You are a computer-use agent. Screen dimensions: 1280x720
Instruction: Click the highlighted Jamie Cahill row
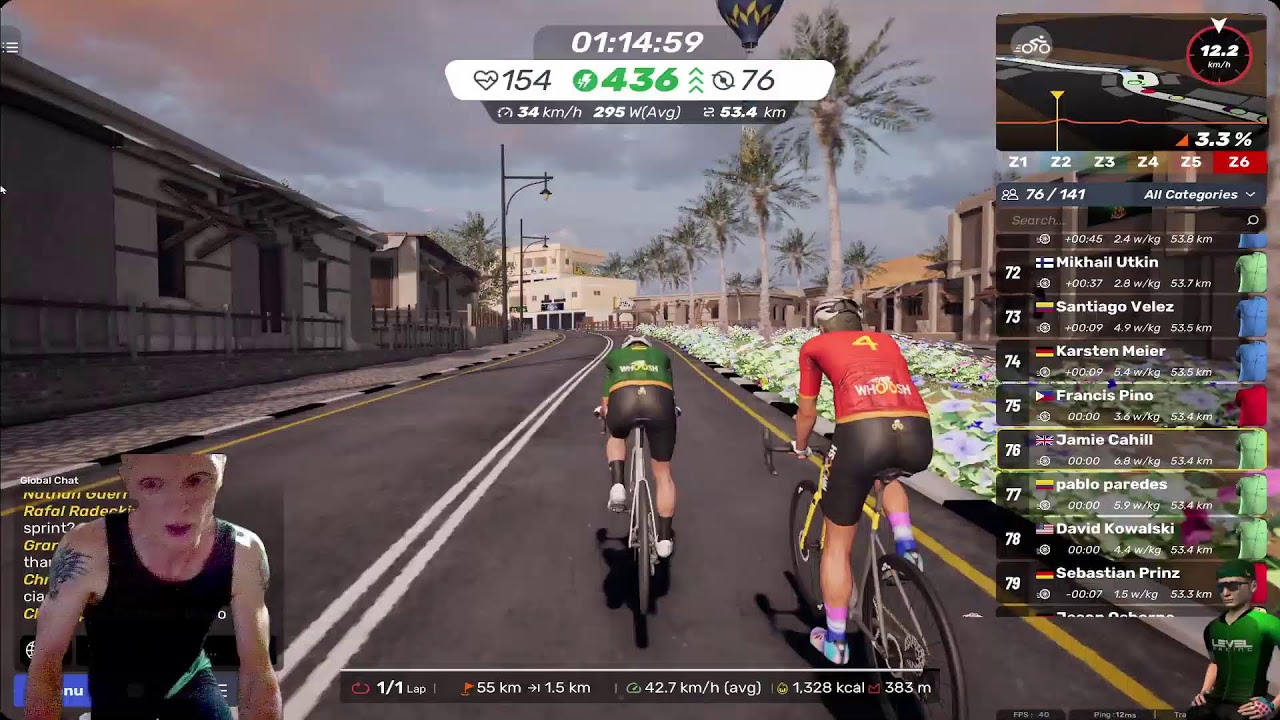[1130, 450]
